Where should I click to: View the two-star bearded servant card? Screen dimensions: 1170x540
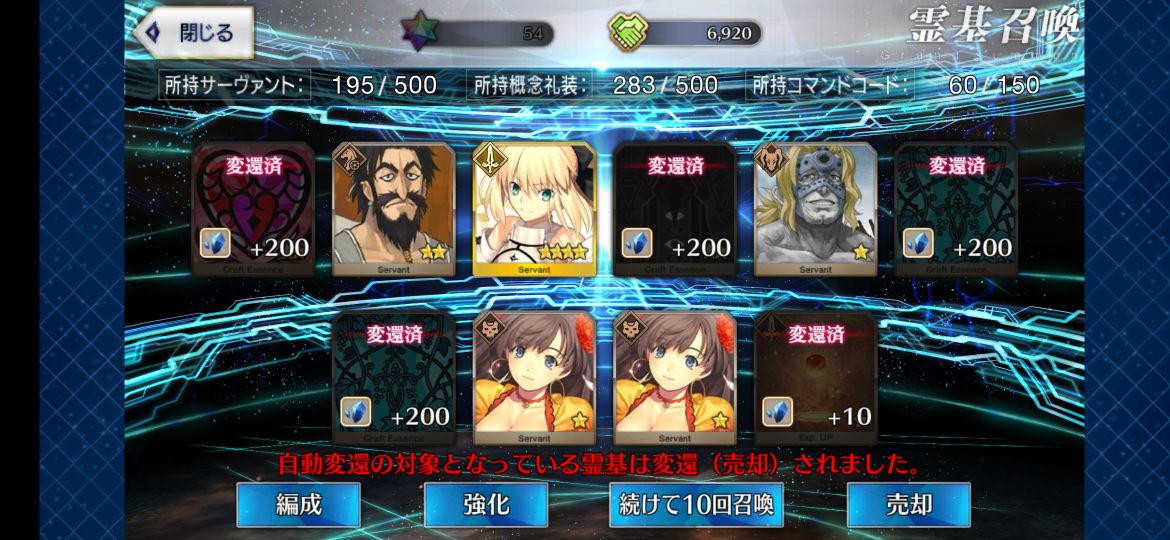click(x=393, y=209)
